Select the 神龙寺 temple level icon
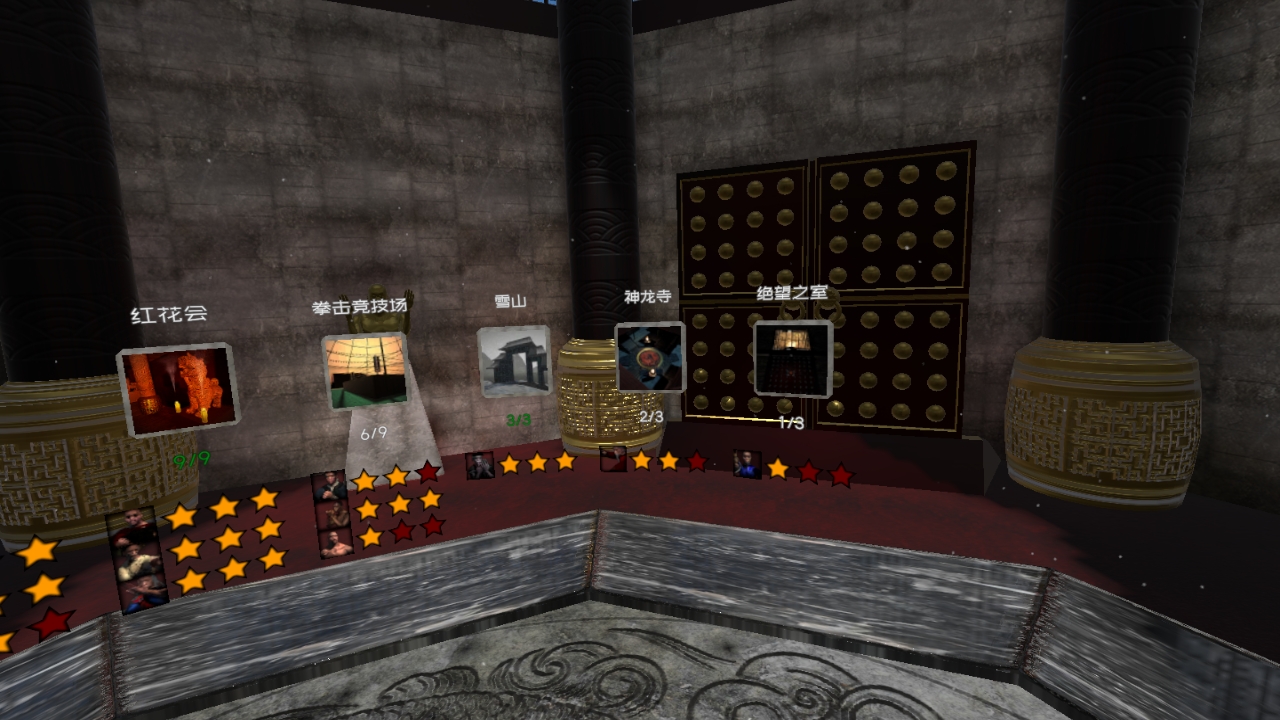The width and height of the screenshot is (1280, 720). click(649, 360)
